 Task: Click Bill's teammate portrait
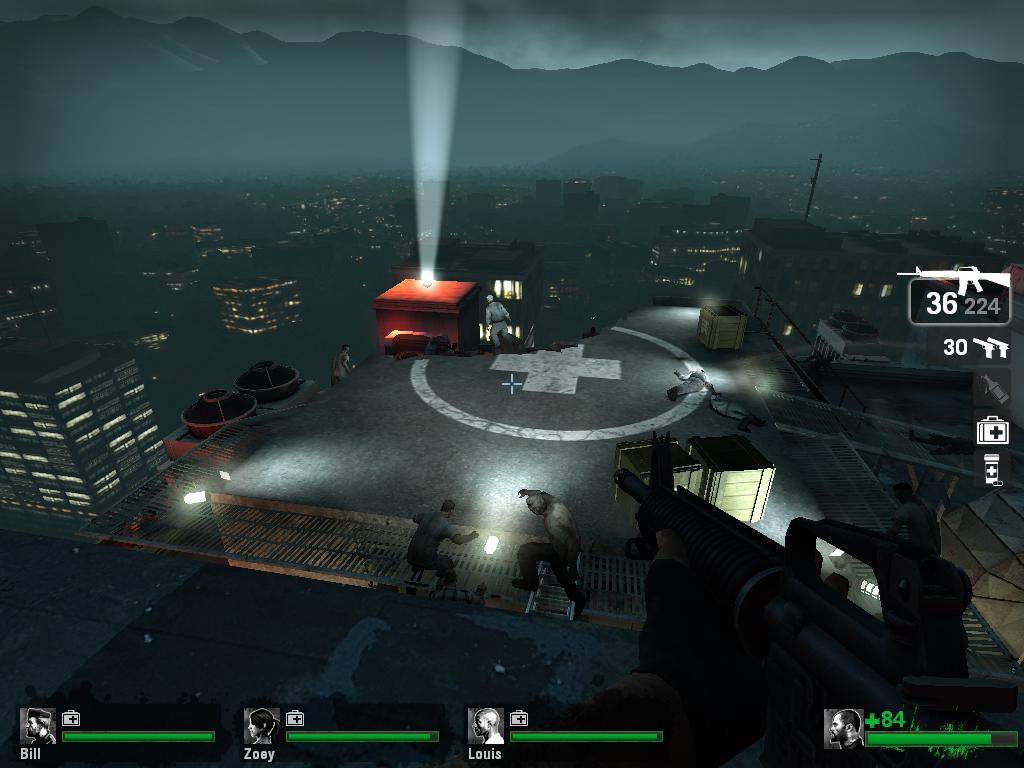pos(38,726)
